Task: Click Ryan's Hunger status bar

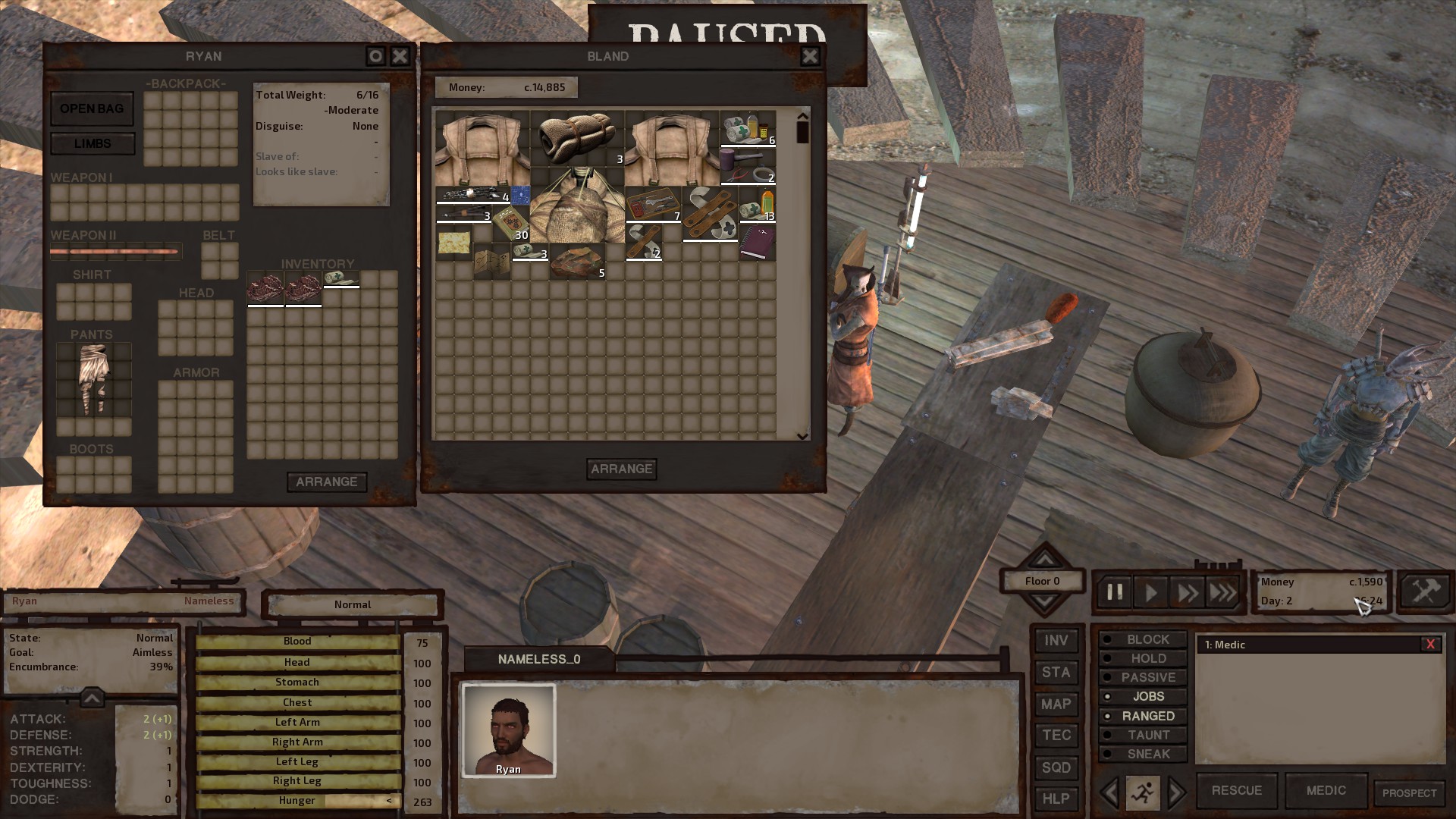Action: (297, 800)
